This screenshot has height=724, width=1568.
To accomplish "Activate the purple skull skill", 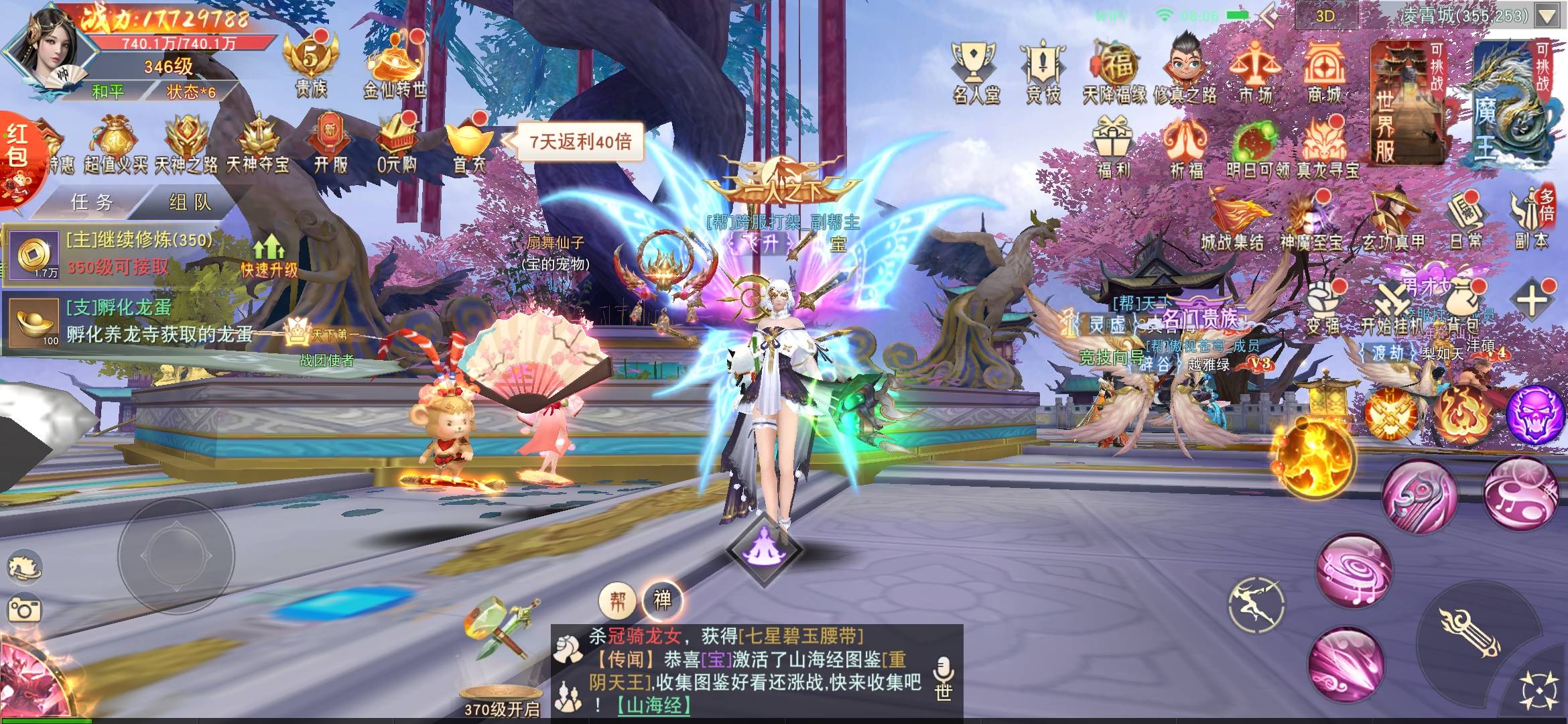I will click(1535, 414).
